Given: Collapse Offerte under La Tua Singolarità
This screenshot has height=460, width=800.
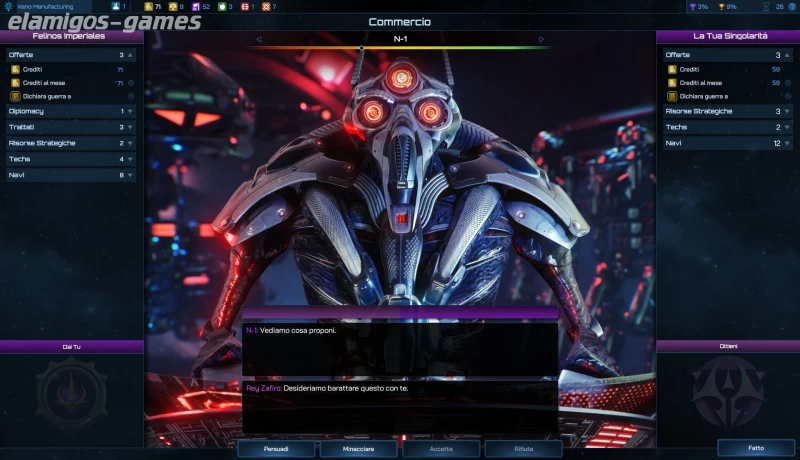Looking at the screenshot, I should tap(727, 55).
